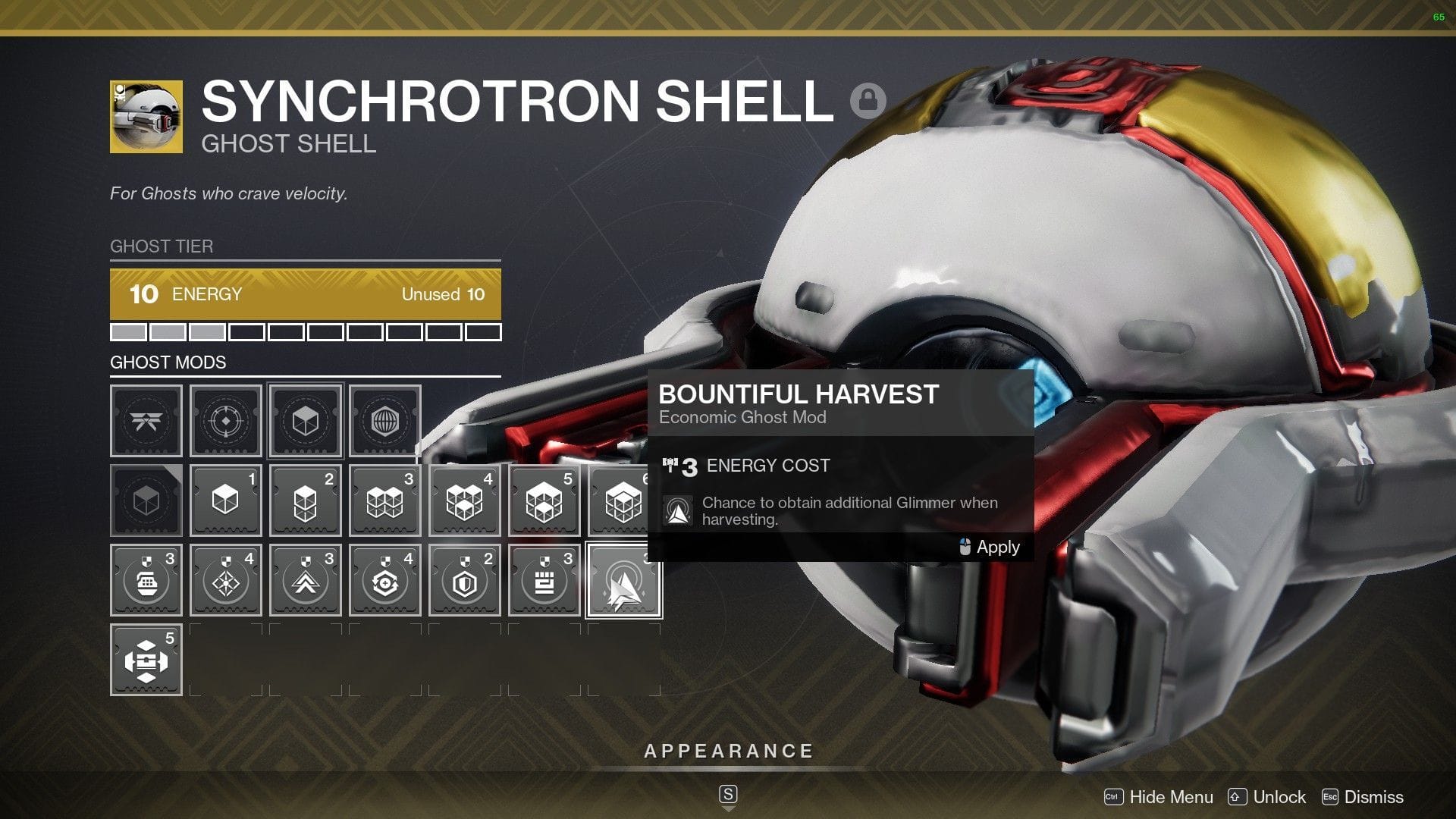Select the grenade-icon economic mod costing 3

[146, 580]
